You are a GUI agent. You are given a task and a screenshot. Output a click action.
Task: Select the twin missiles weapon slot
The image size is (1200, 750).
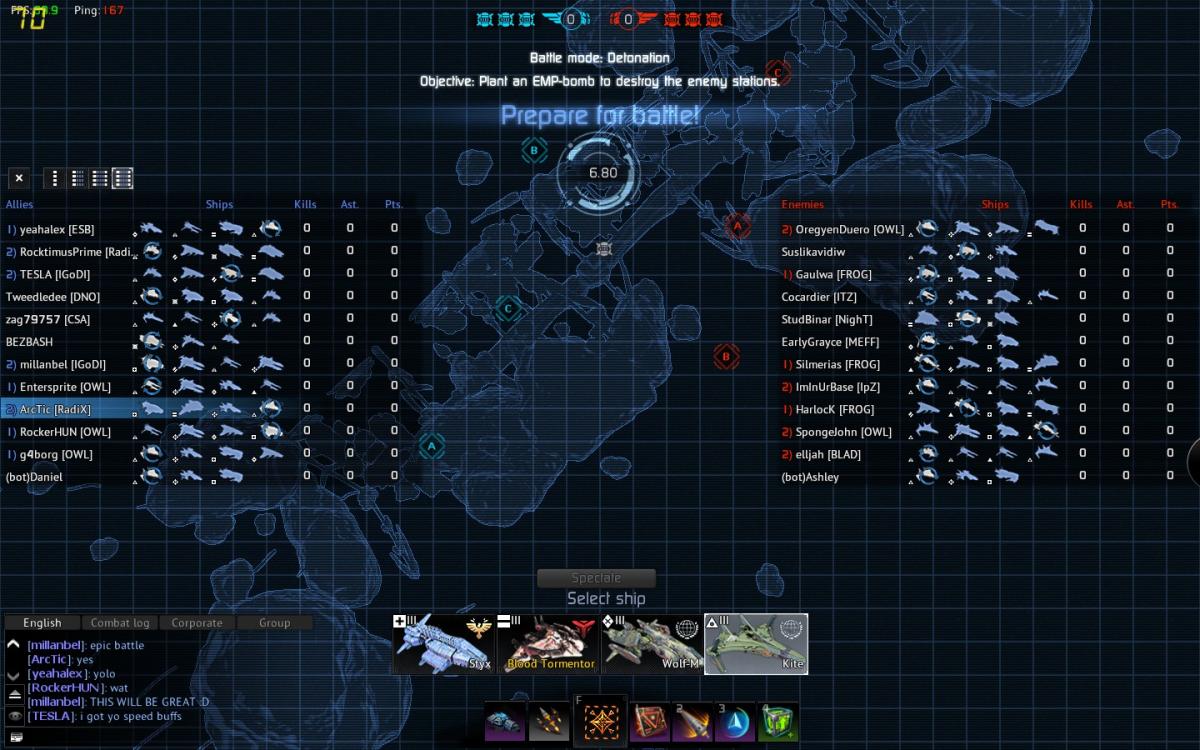pyautogui.click(x=548, y=722)
